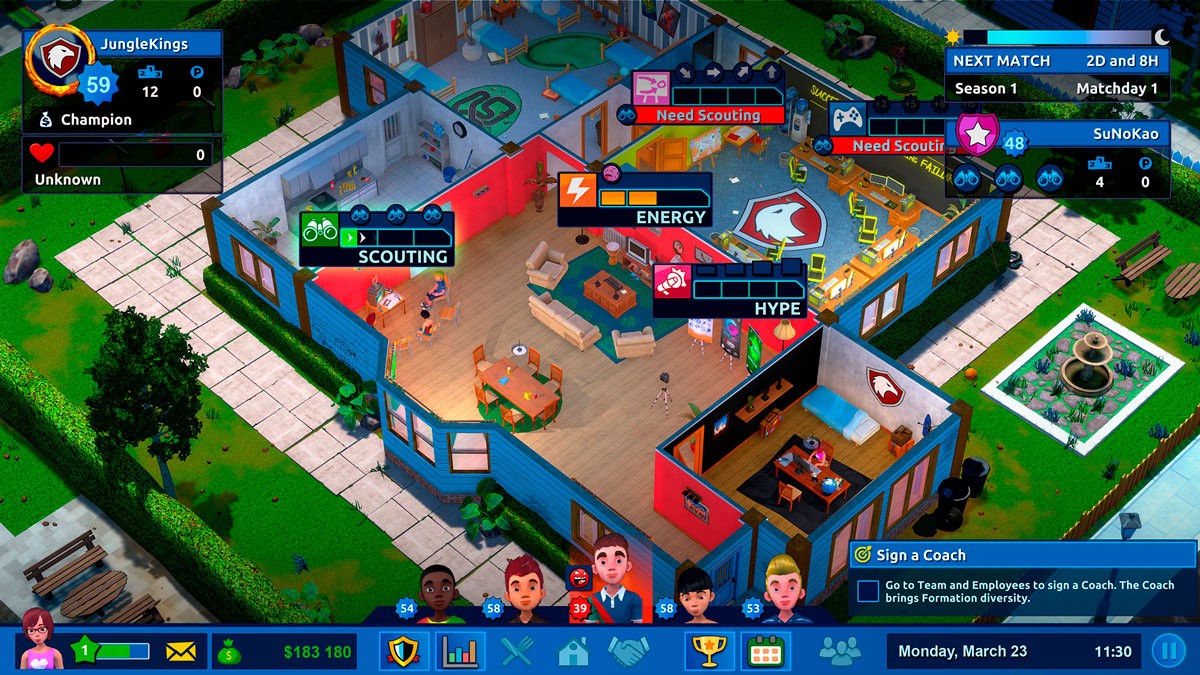Open the people group menu
Image resolution: width=1200 pixels, height=675 pixels.
(839, 652)
